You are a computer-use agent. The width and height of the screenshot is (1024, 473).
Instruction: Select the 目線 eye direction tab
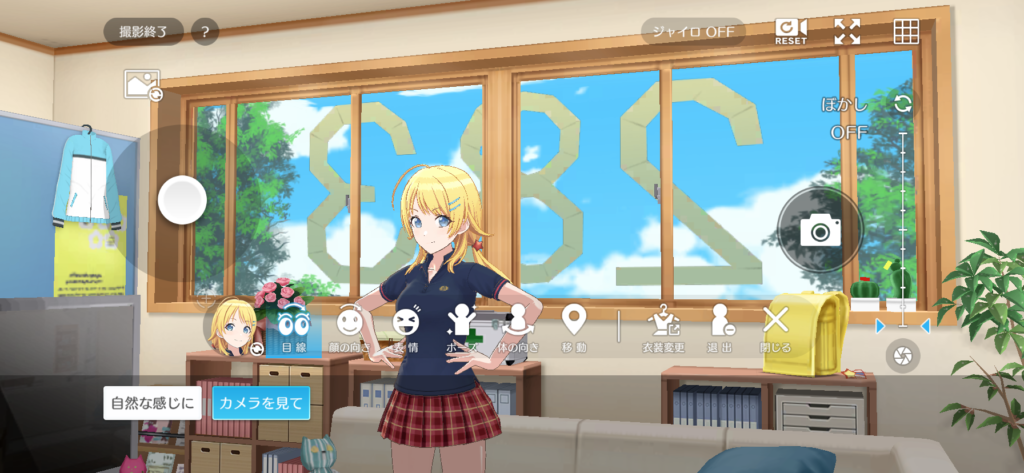(x=293, y=329)
